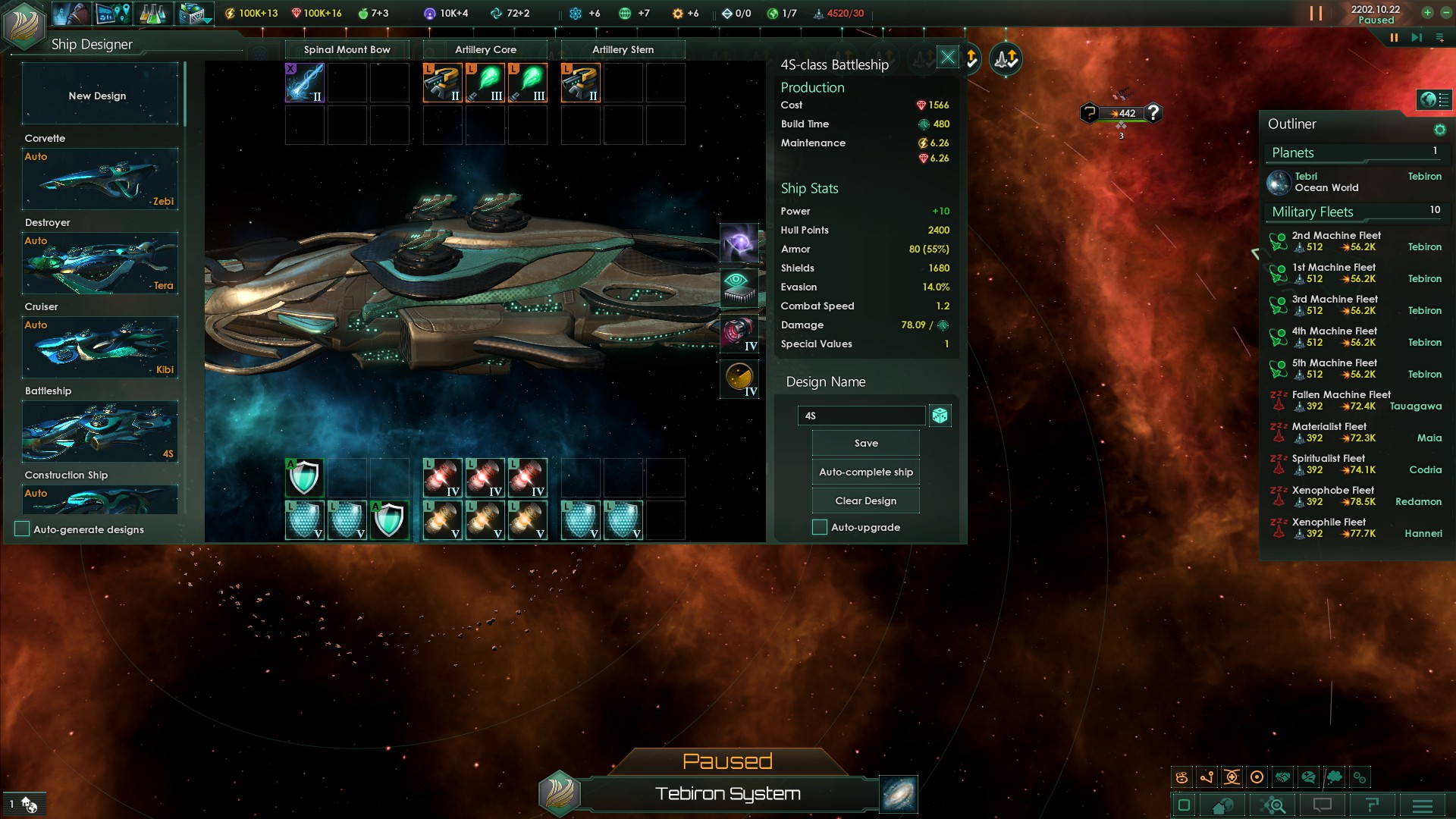Close the Ship Designer window
Viewport: 1456px width, 819px height.
coord(948,58)
